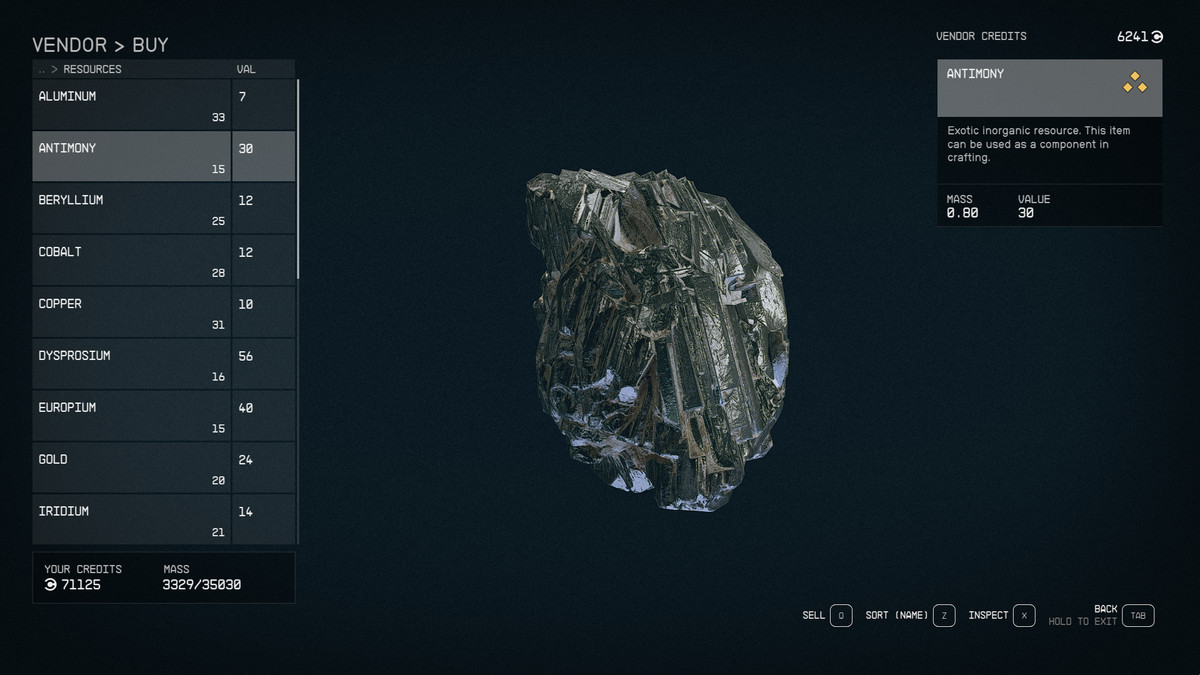The height and width of the screenshot is (675, 1200).
Task: Choose Antimony from the vendor list
Action: coord(132,156)
